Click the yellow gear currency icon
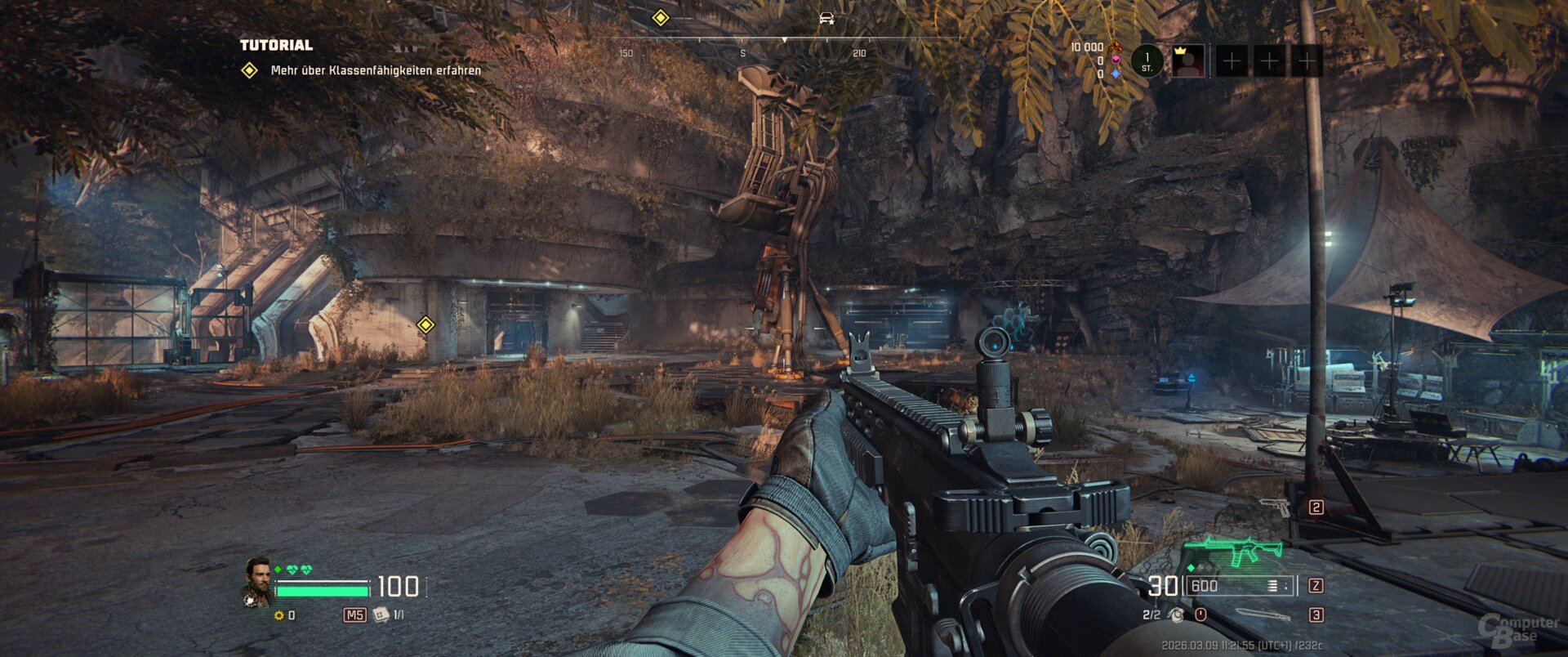Image resolution: width=1568 pixels, height=657 pixels. 279,615
